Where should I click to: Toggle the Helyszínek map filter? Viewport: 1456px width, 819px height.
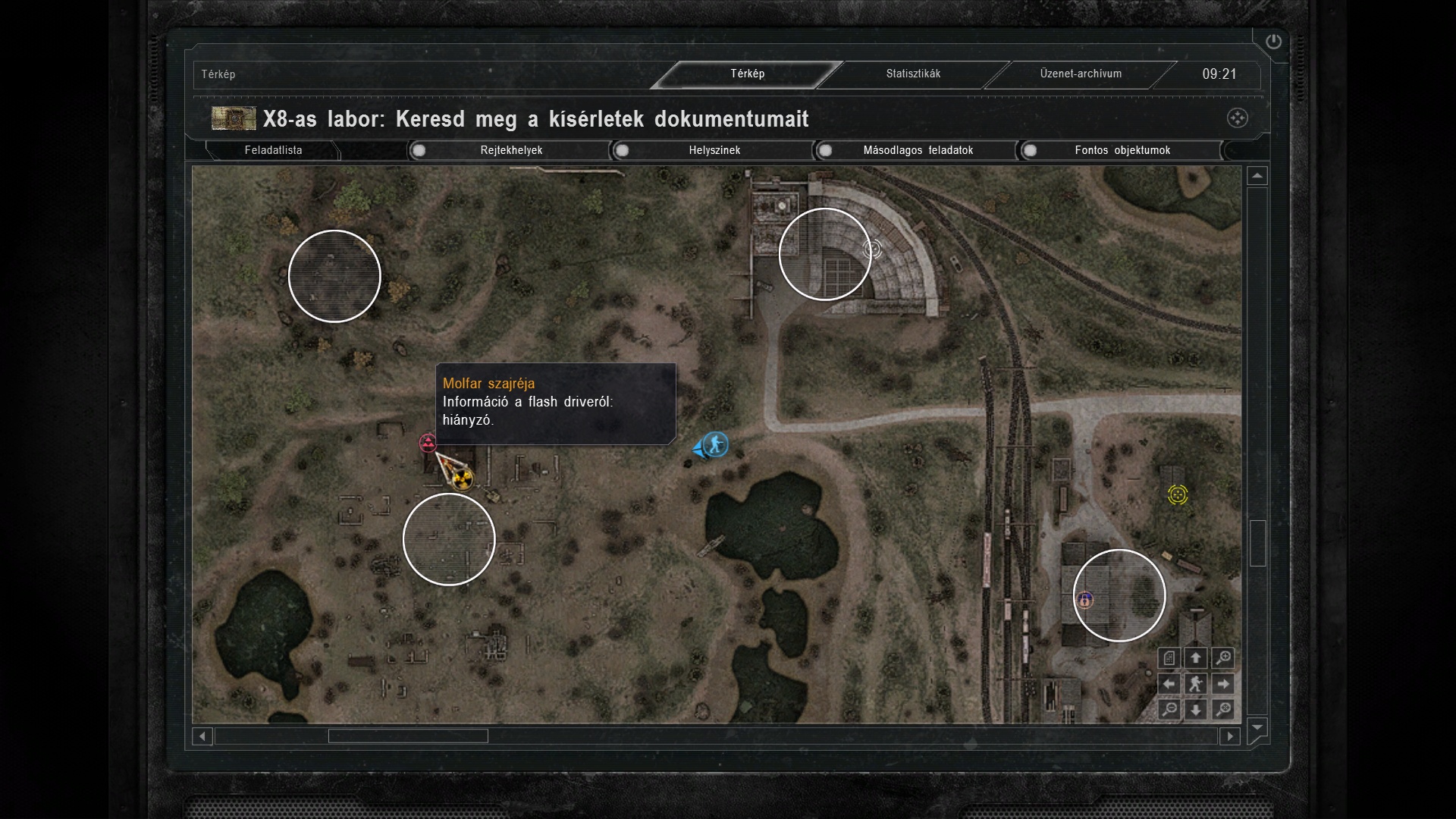pyautogui.click(x=623, y=150)
